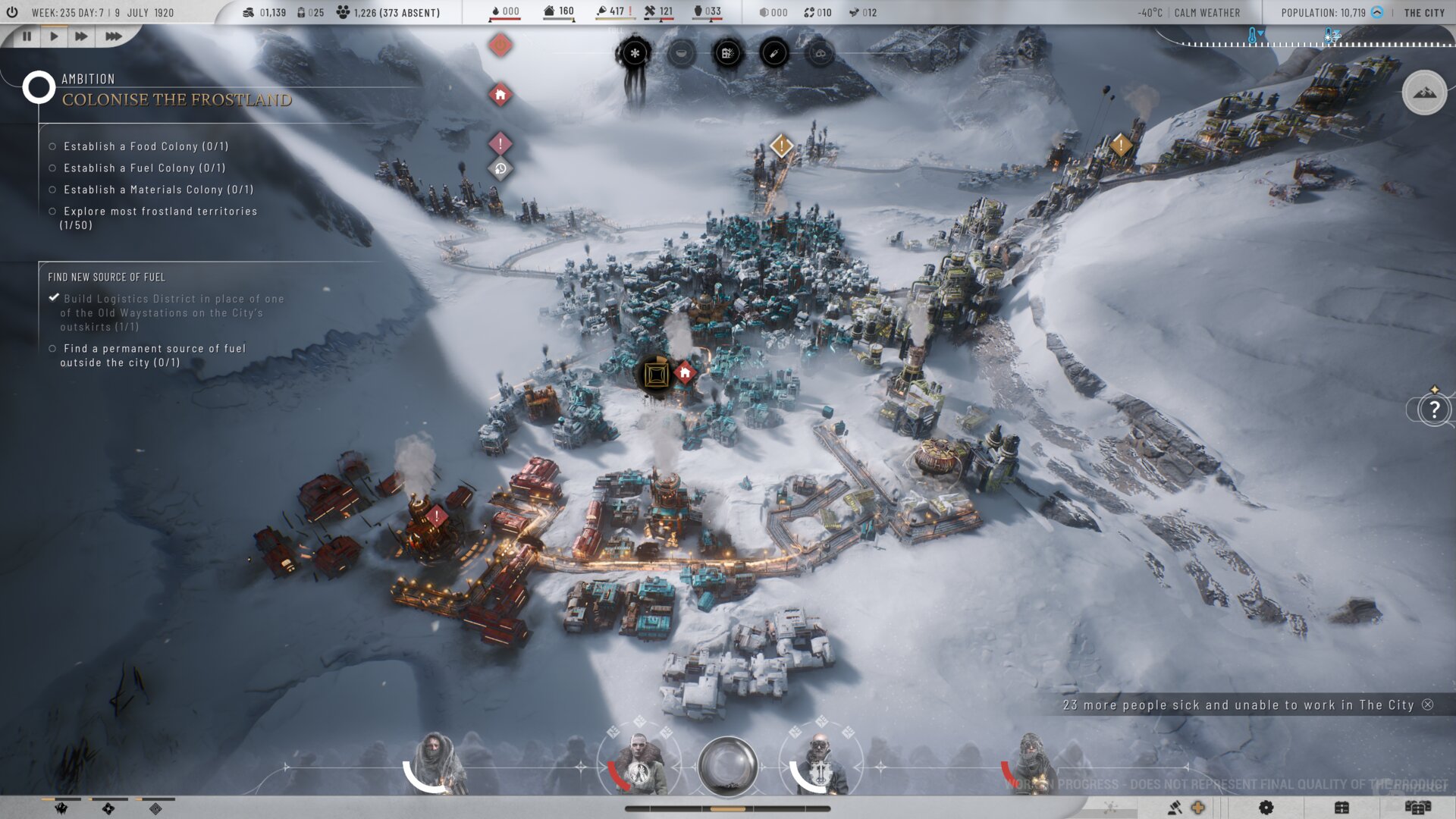1456x819 pixels.
Task: Select the red power alert marker
Action: point(500,45)
